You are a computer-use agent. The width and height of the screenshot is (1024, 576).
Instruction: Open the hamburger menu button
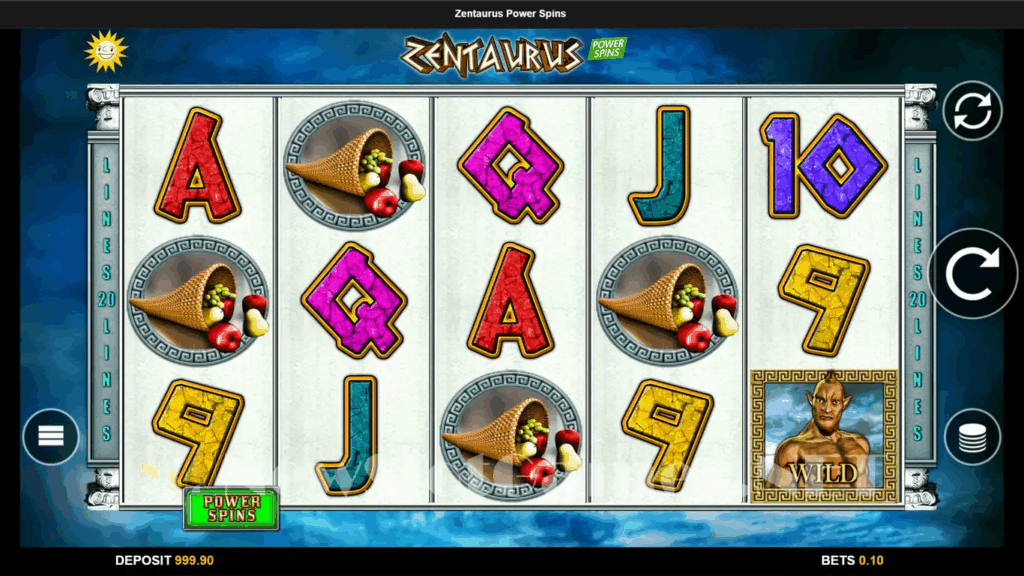click(51, 437)
